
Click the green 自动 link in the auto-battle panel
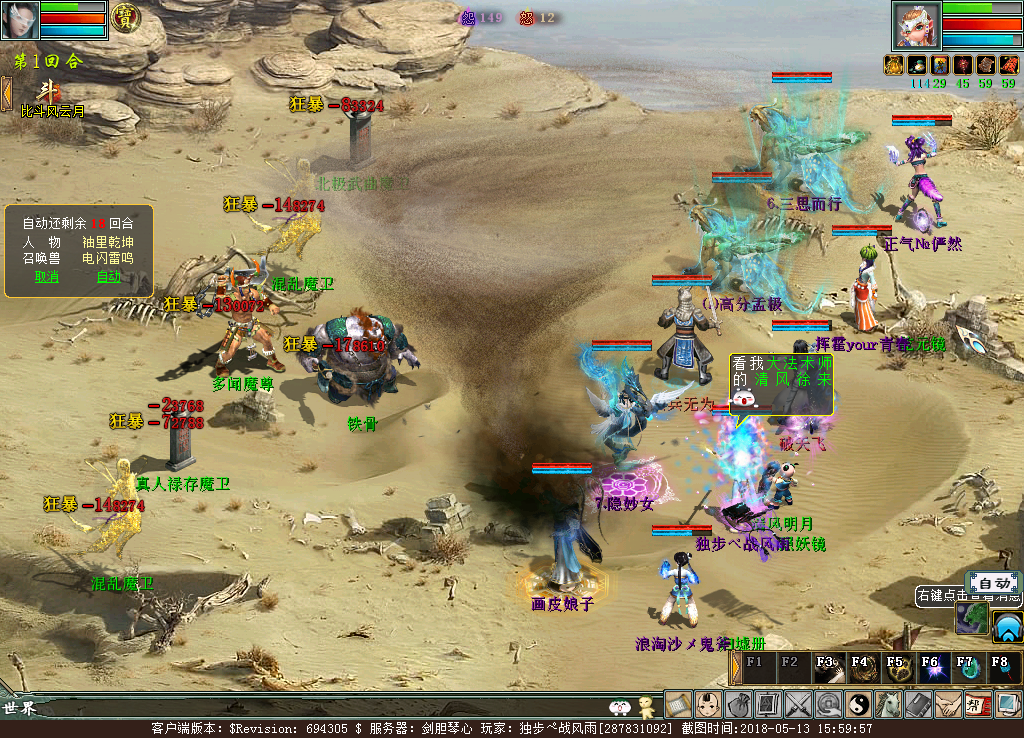tap(108, 277)
